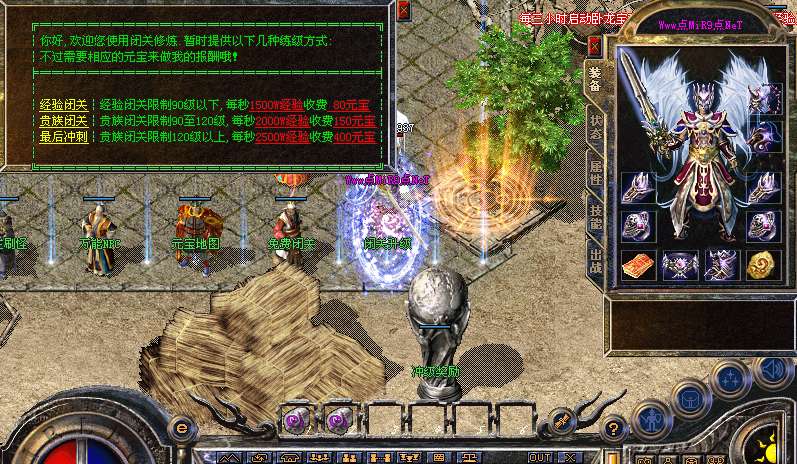
Task: Close the NPC dialogue window
Action: (x=403, y=10)
